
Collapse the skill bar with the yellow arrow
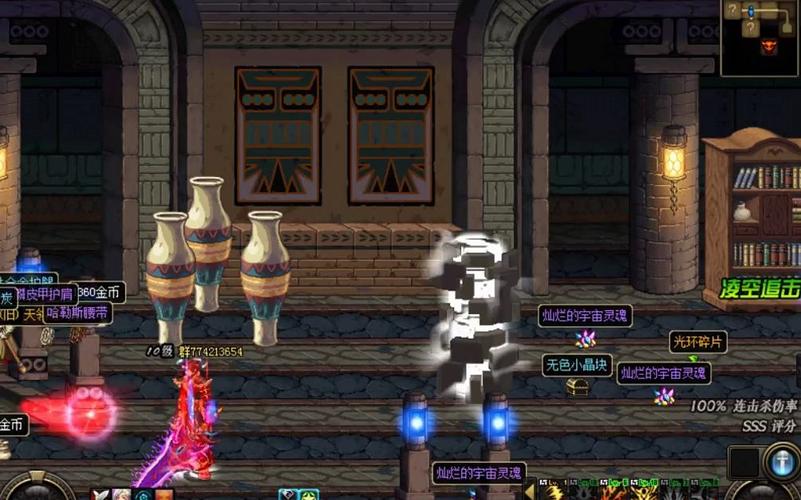pos(529,491)
